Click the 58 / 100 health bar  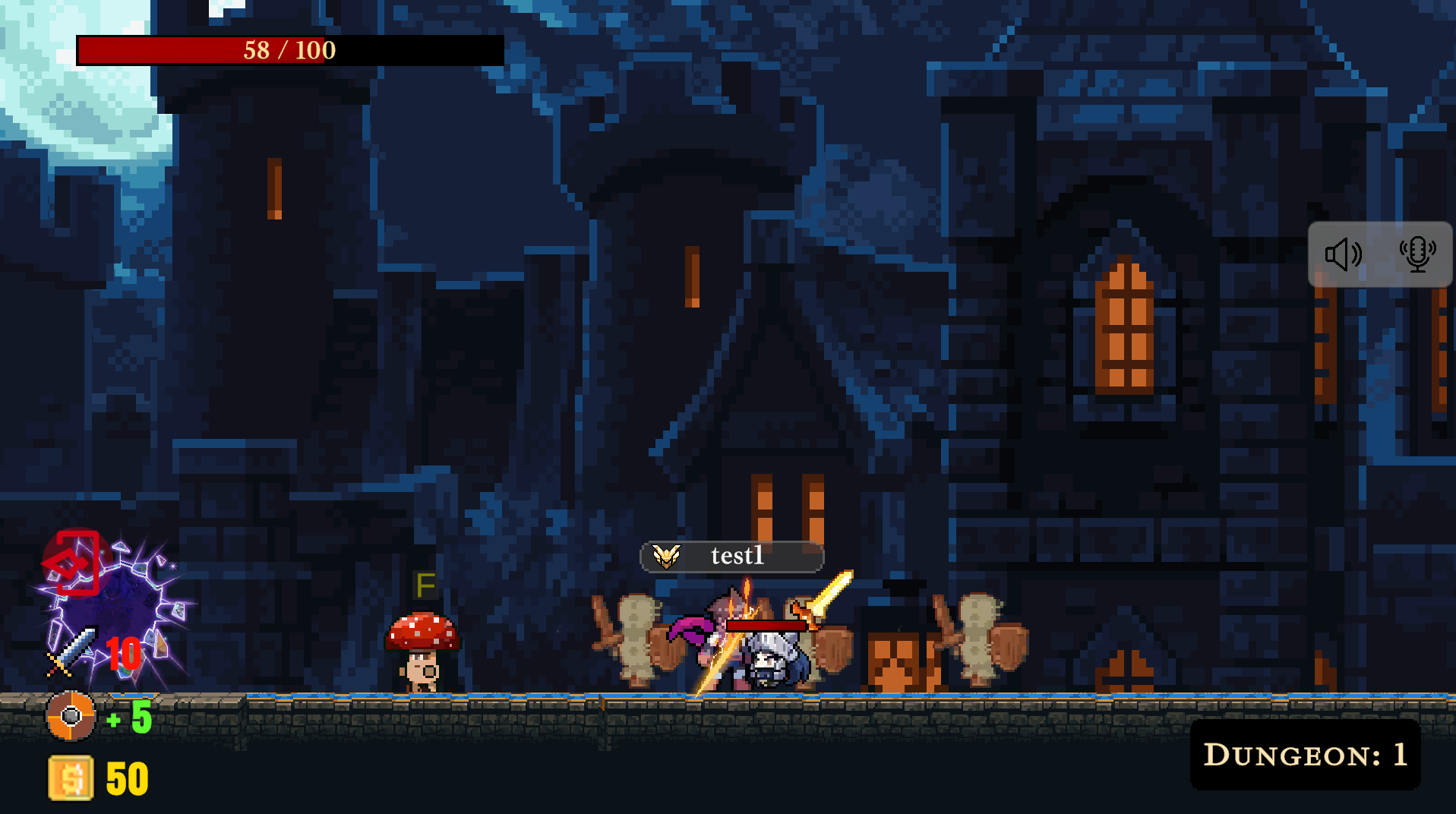coord(289,51)
